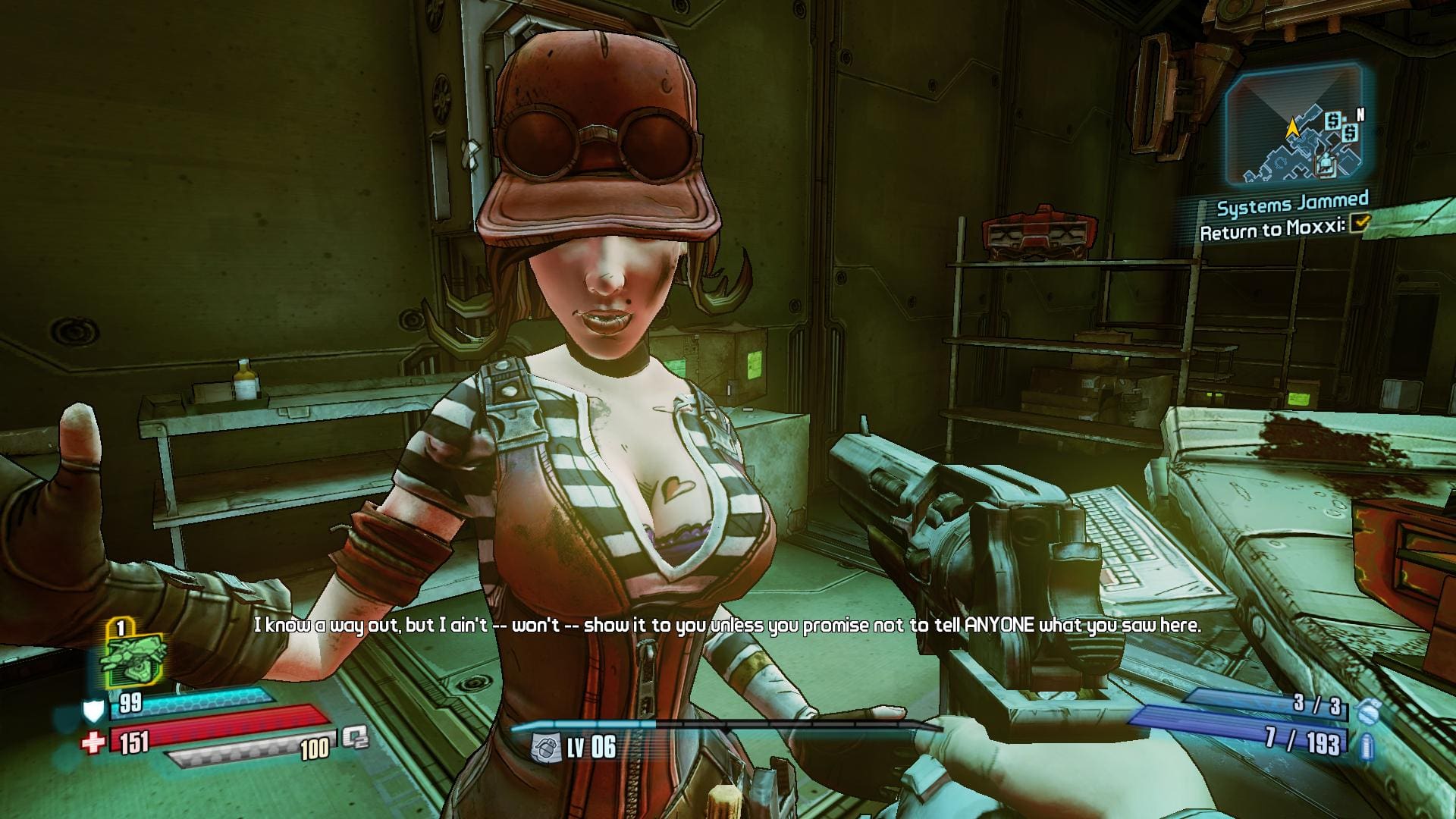Select the grenade count icon beside 3 / 3
The height and width of the screenshot is (819, 1456).
point(1366,710)
